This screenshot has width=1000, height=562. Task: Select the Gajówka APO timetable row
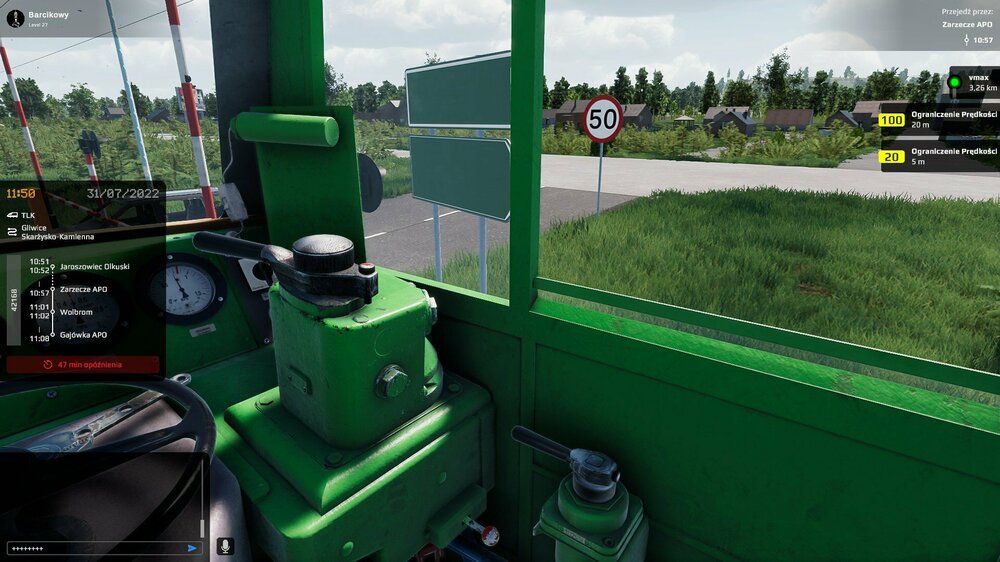pos(83,335)
